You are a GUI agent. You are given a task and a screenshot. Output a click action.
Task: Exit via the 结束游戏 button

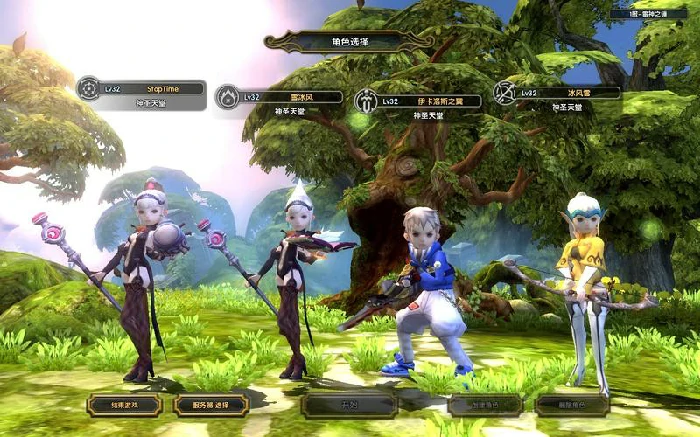click(x=124, y=405)
